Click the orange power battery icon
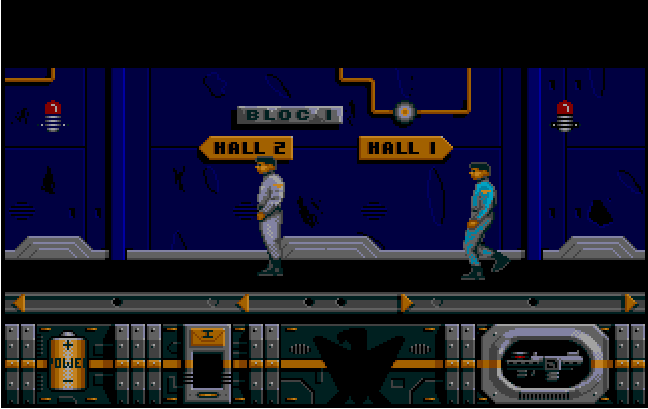The height and width of the screenshot is (409, 648). pyautogui.click(x=68, y=362)
